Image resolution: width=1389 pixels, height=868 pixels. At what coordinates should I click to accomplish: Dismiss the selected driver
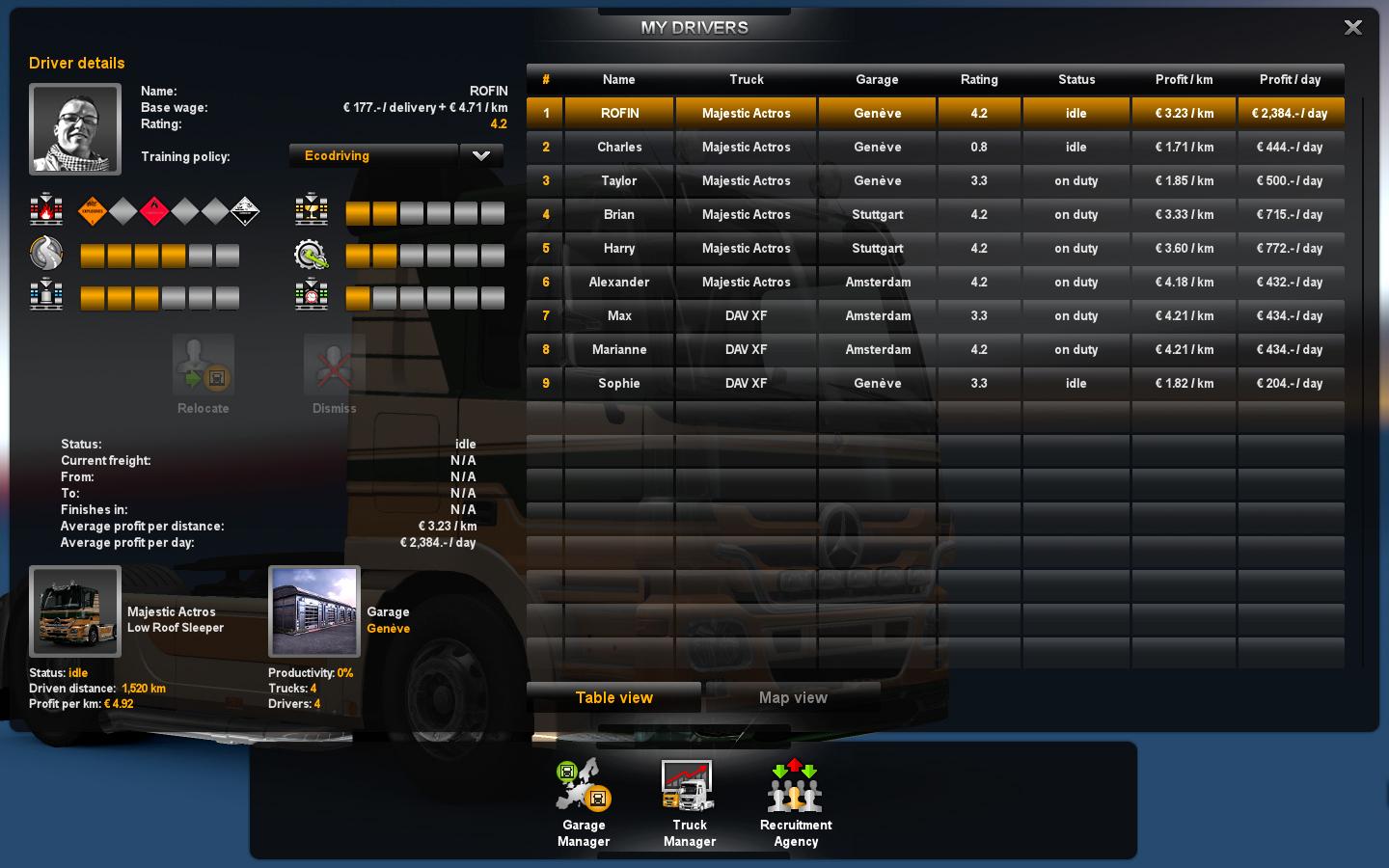[x=334, y=373]
